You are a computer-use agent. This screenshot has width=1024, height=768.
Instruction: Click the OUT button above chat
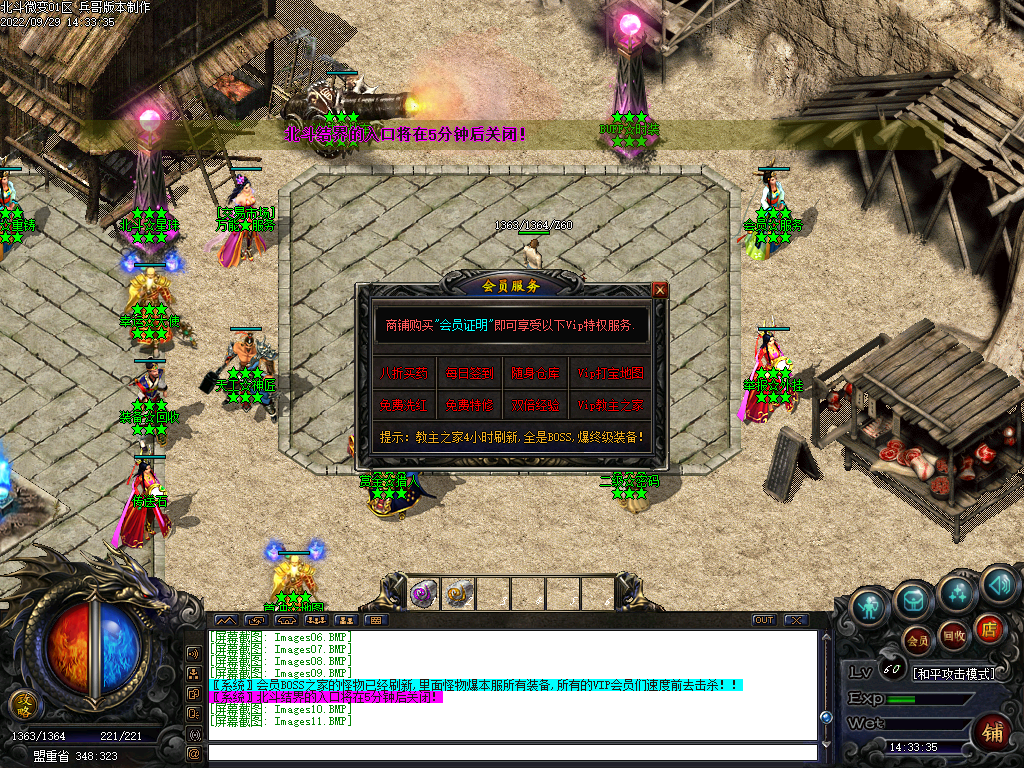tap(764, 620)
